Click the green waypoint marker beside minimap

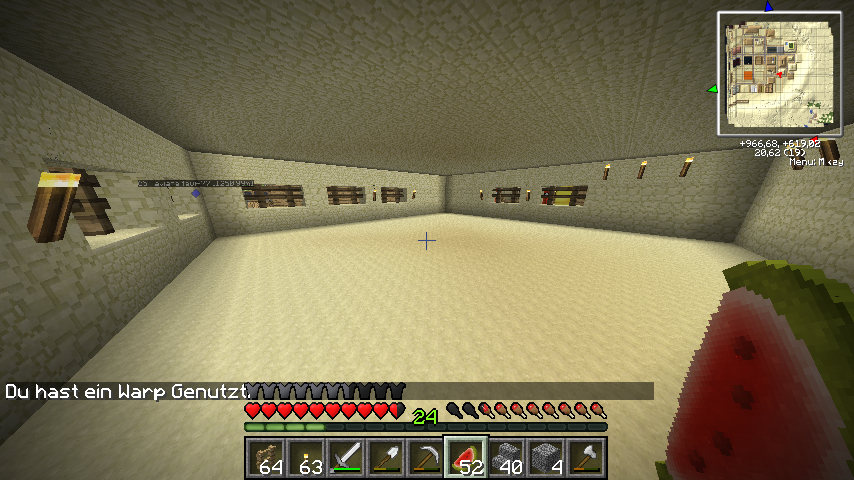(x=712, y=89)
